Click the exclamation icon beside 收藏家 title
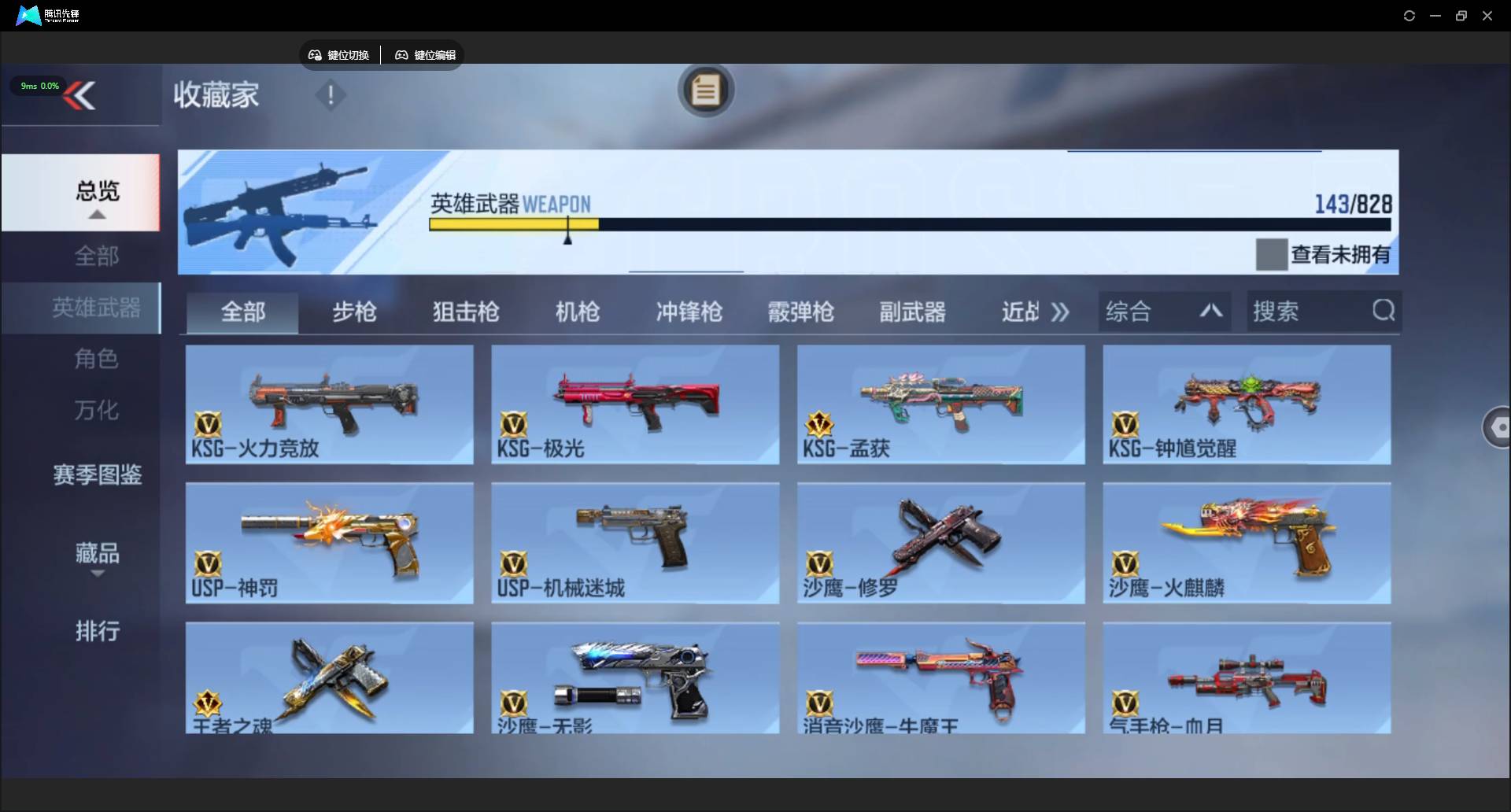 tap(330, 95)
